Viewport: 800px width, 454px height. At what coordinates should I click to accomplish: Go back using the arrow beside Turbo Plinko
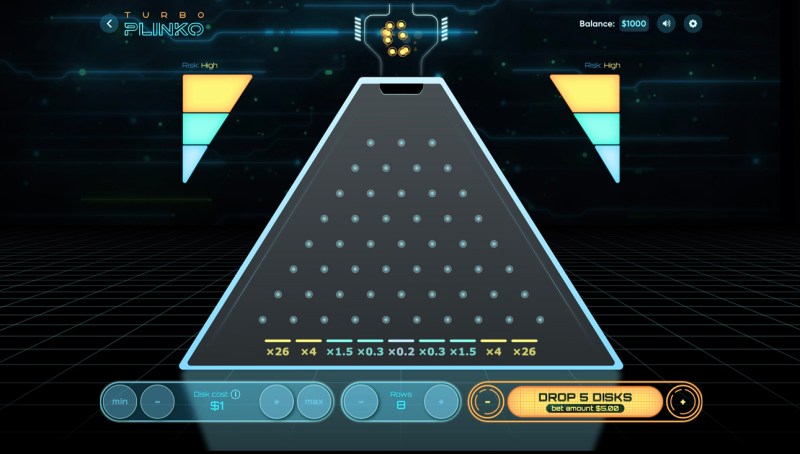(110, 23)
